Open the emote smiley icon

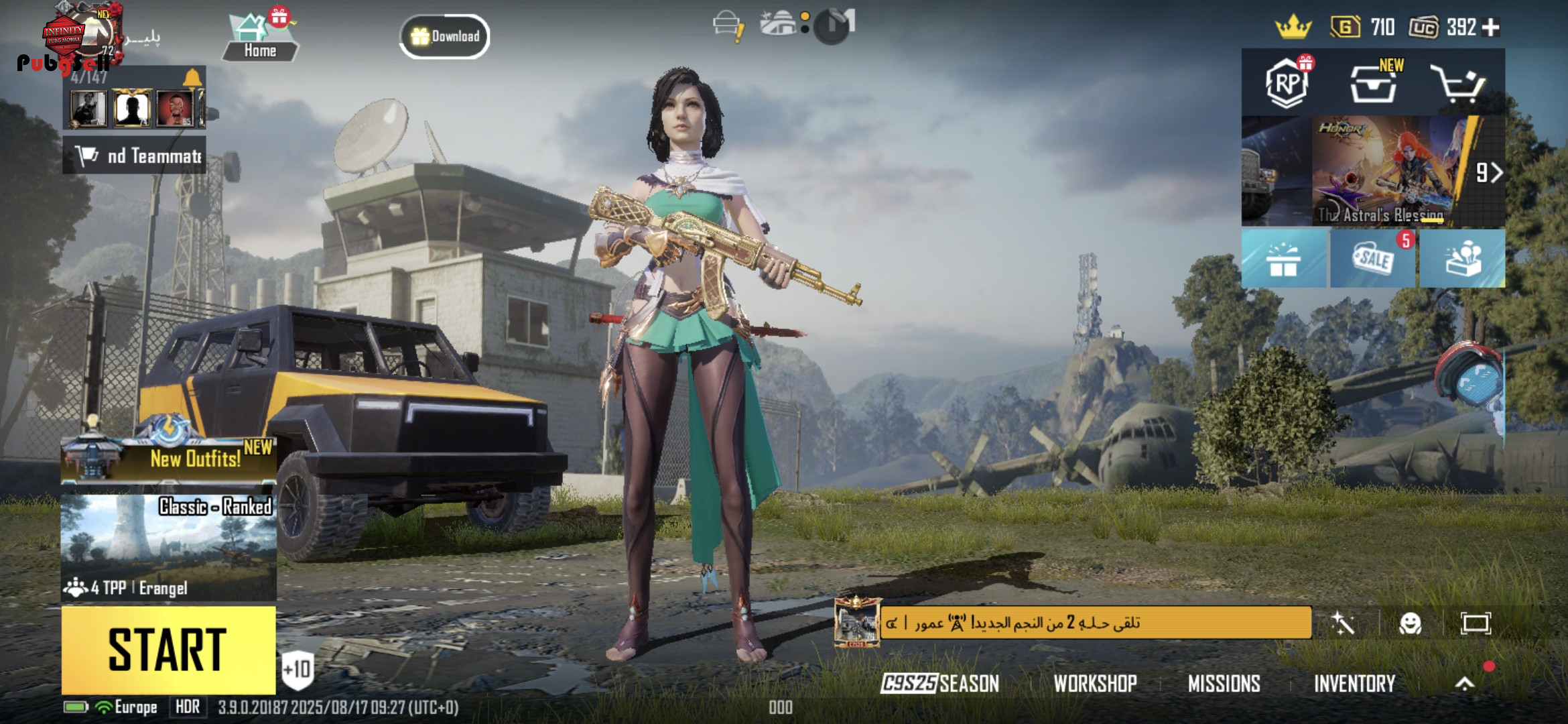pos(1410,623)
